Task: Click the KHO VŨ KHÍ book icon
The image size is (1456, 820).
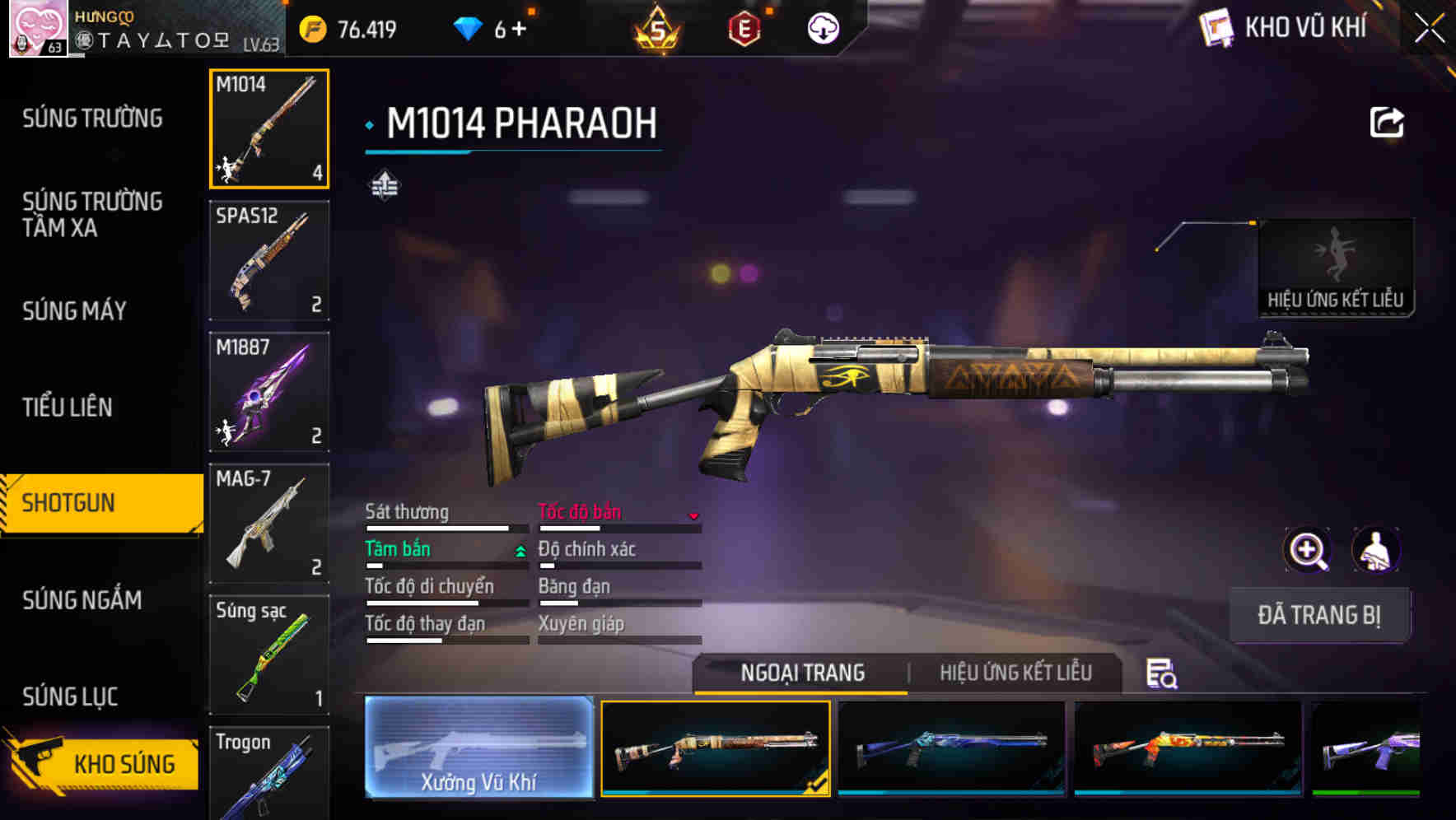Action: 1216,28
